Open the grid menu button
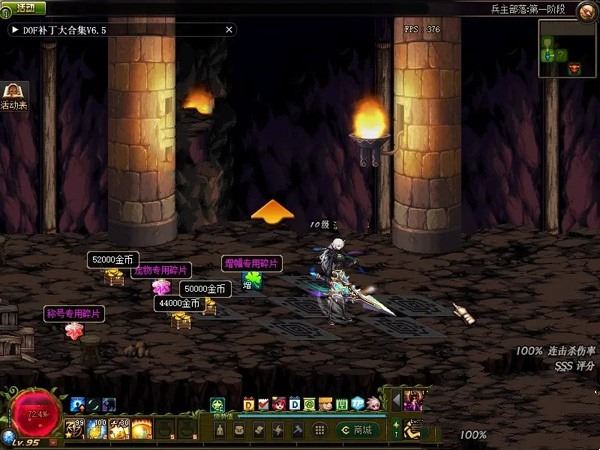 tap(319, 429)
